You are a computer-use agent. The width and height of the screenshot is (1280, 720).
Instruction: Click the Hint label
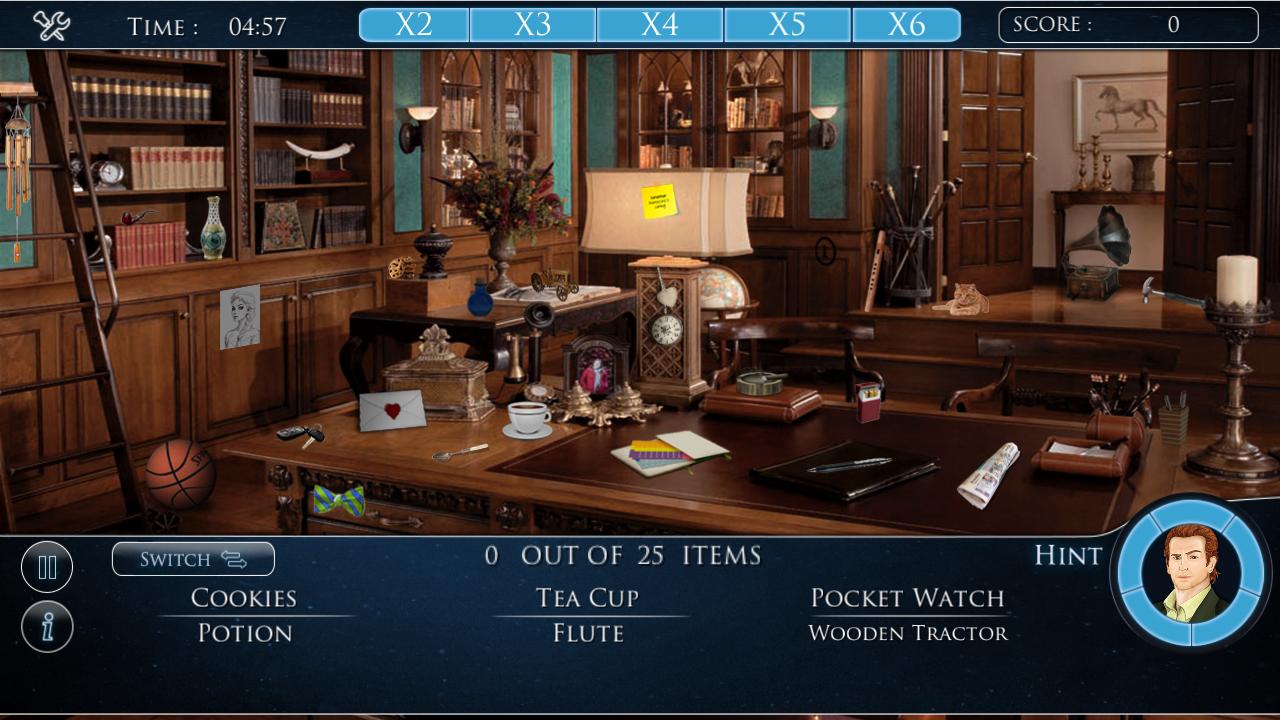click(x=1066, y=557)
